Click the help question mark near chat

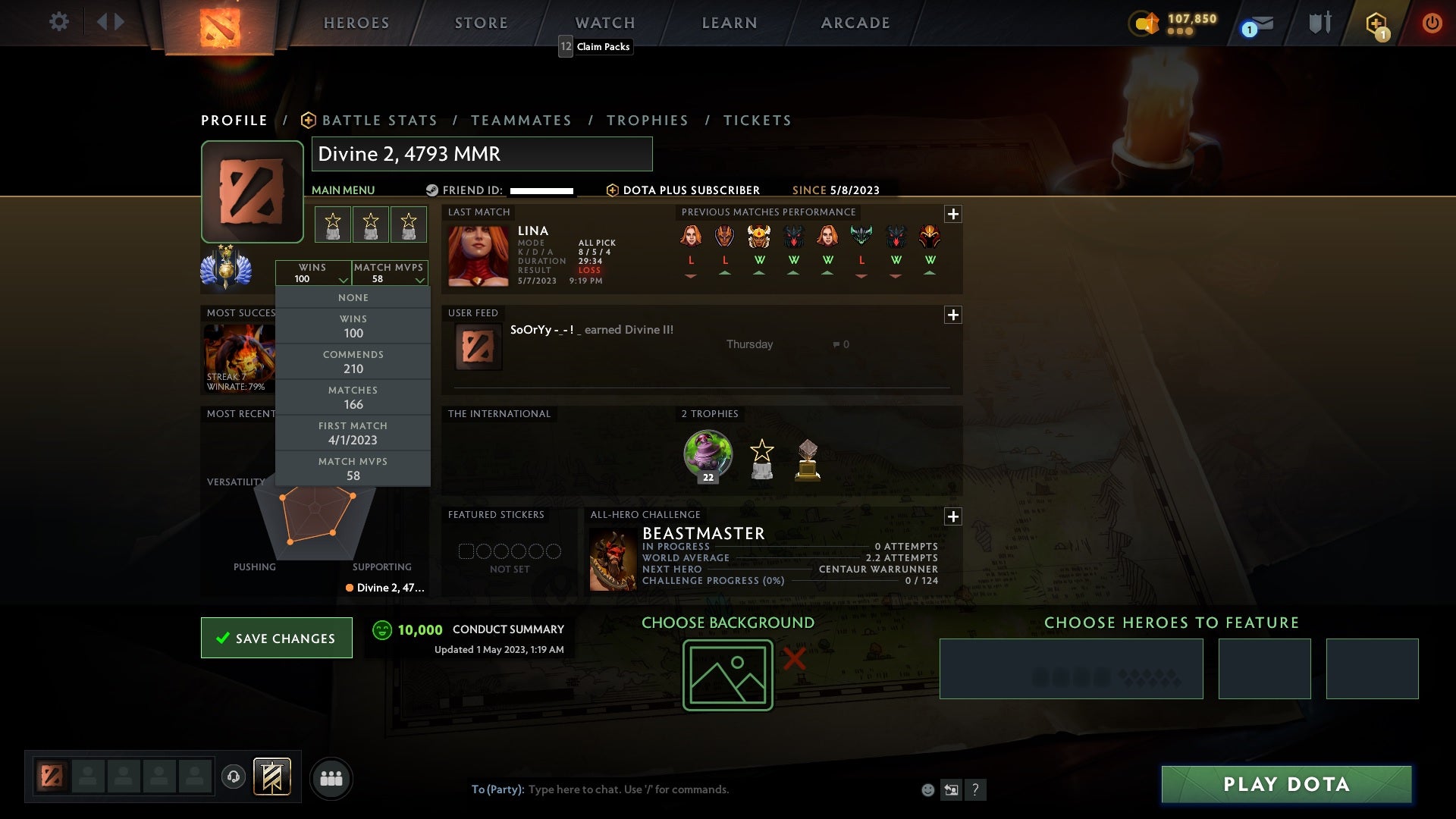pos(975,790)
